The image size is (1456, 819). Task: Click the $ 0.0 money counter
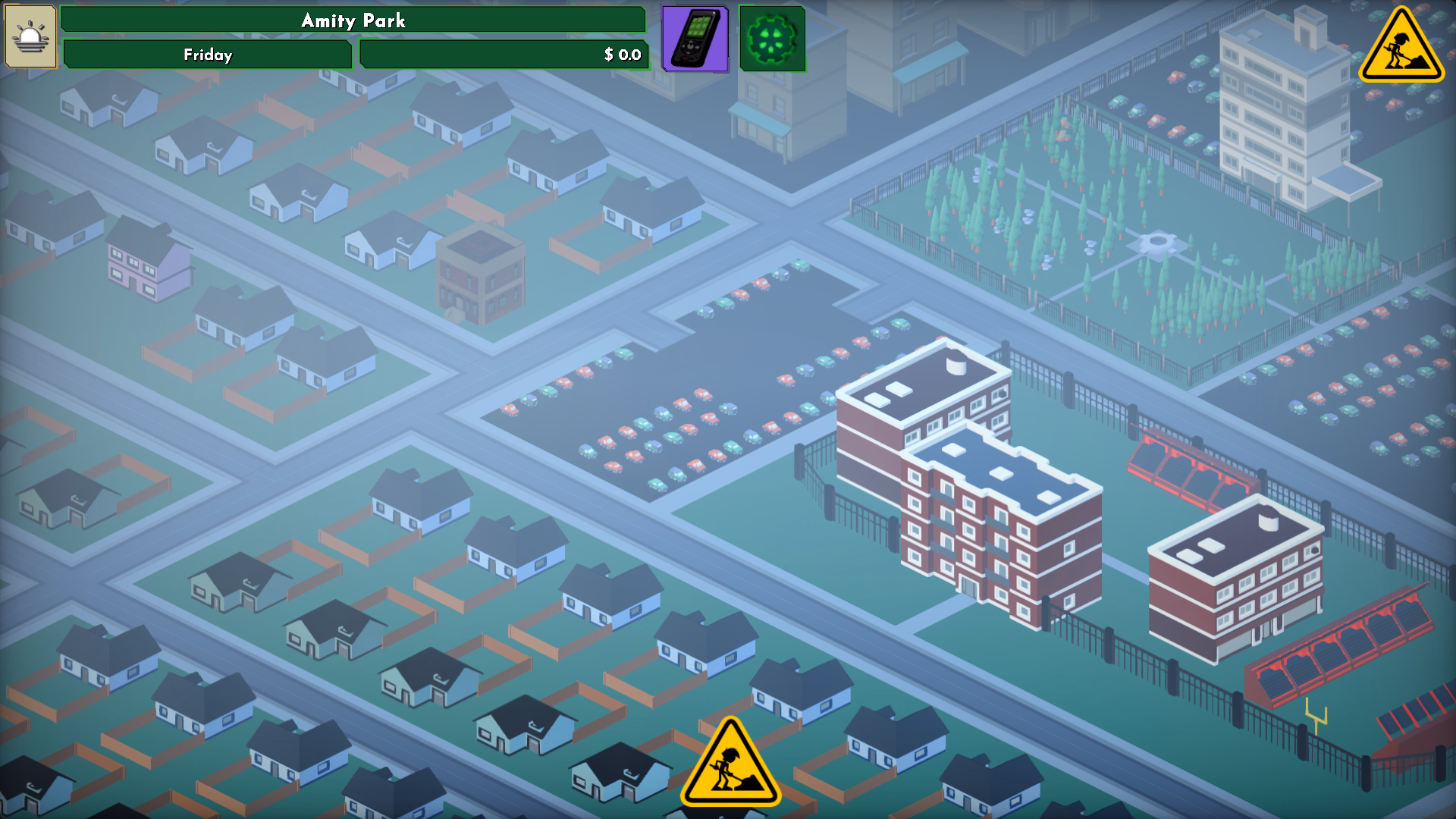pos(504,55)
